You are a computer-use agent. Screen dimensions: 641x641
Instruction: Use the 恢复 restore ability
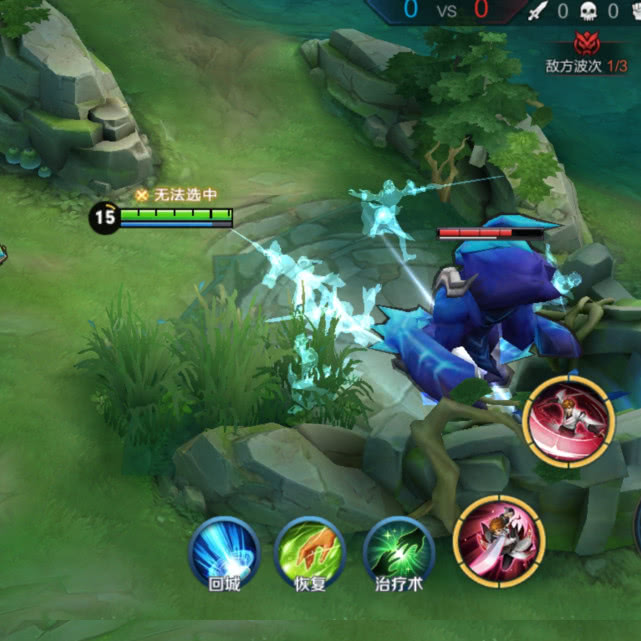click(x=310, y=551)
